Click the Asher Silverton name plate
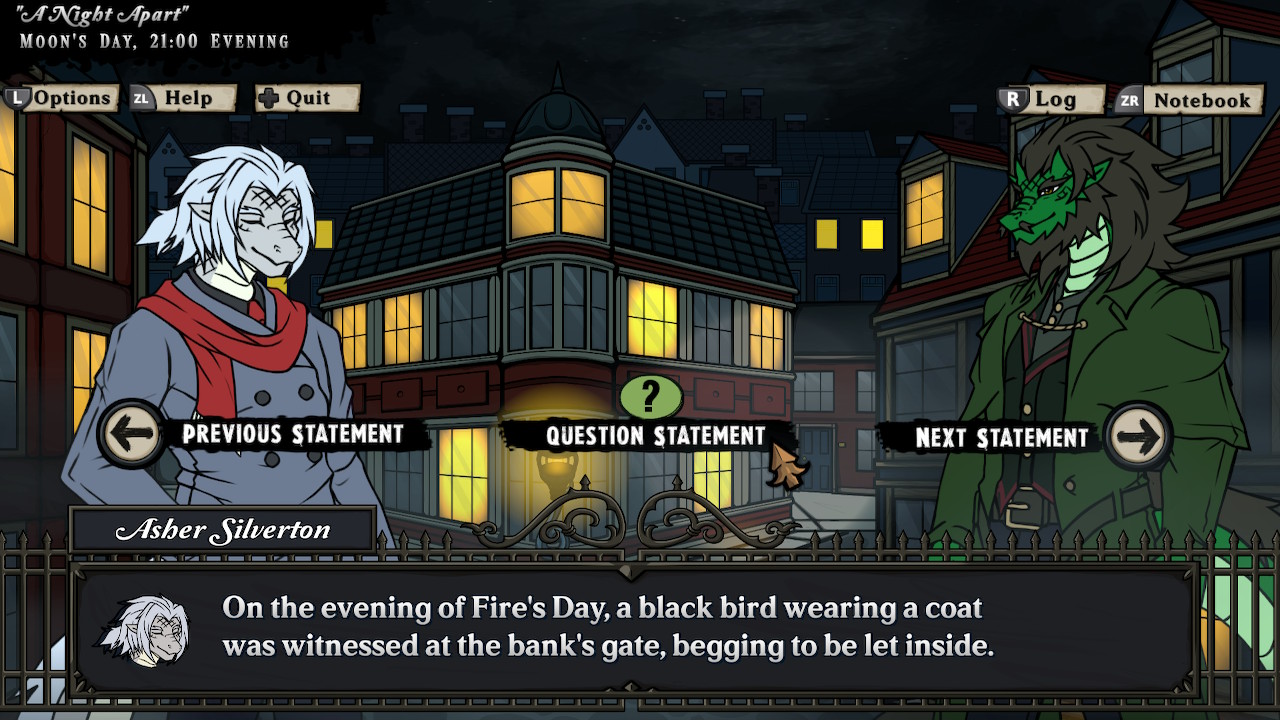 pyautogui.click(x=220, y=529)
